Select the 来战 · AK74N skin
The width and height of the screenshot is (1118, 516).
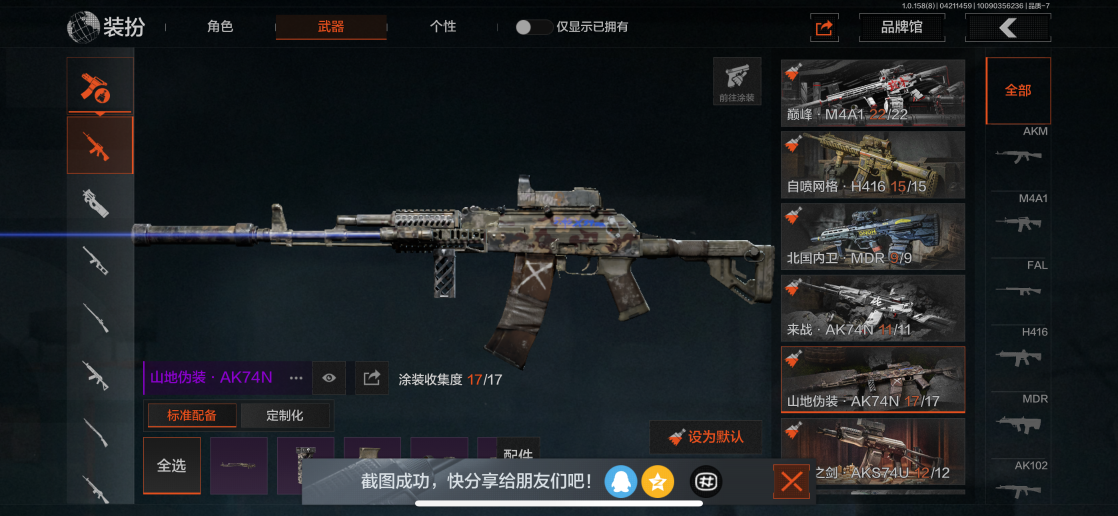873,307
